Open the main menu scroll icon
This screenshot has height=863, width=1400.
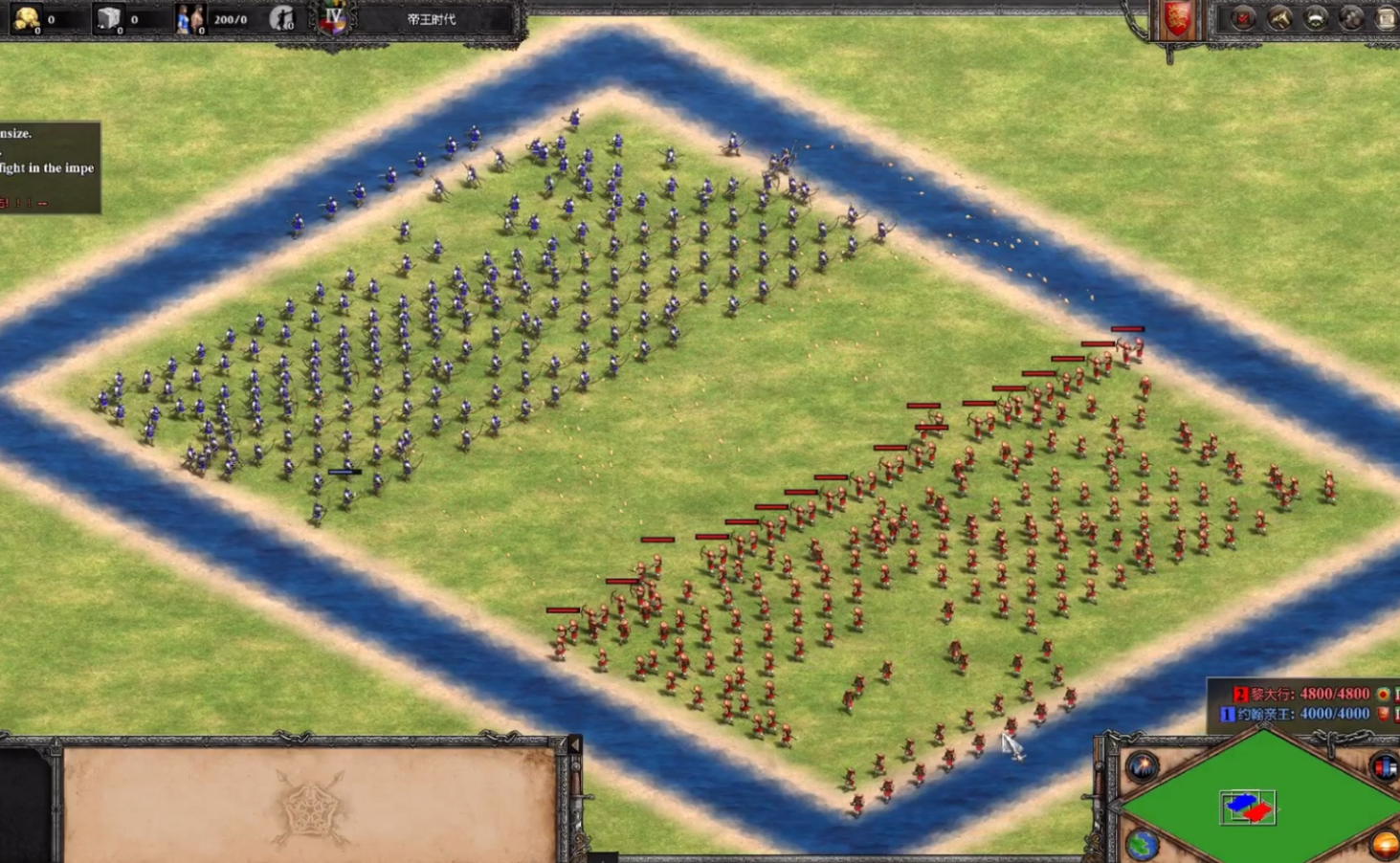click(x=1386, y=18)
